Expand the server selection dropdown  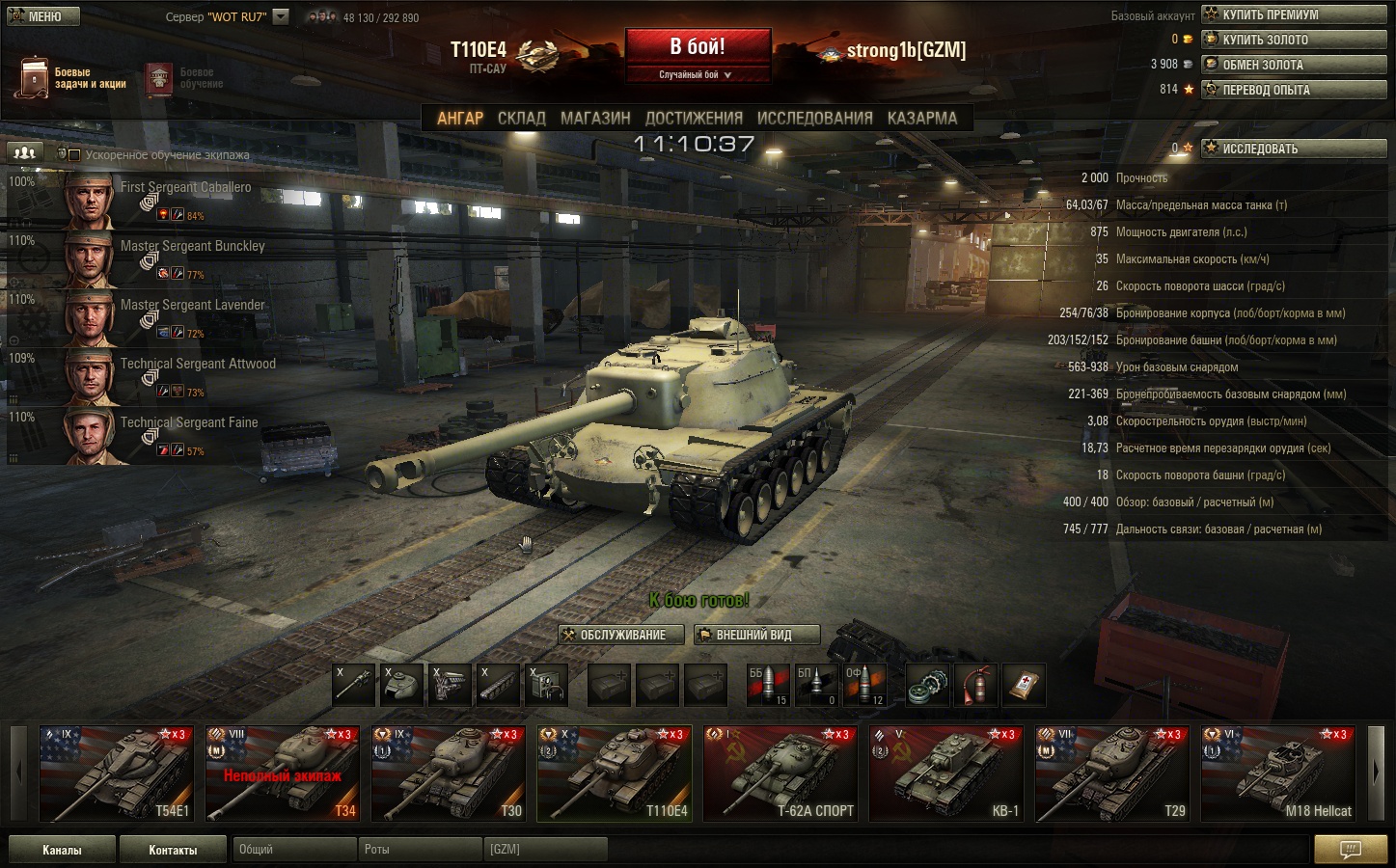[x=281, y=16]
